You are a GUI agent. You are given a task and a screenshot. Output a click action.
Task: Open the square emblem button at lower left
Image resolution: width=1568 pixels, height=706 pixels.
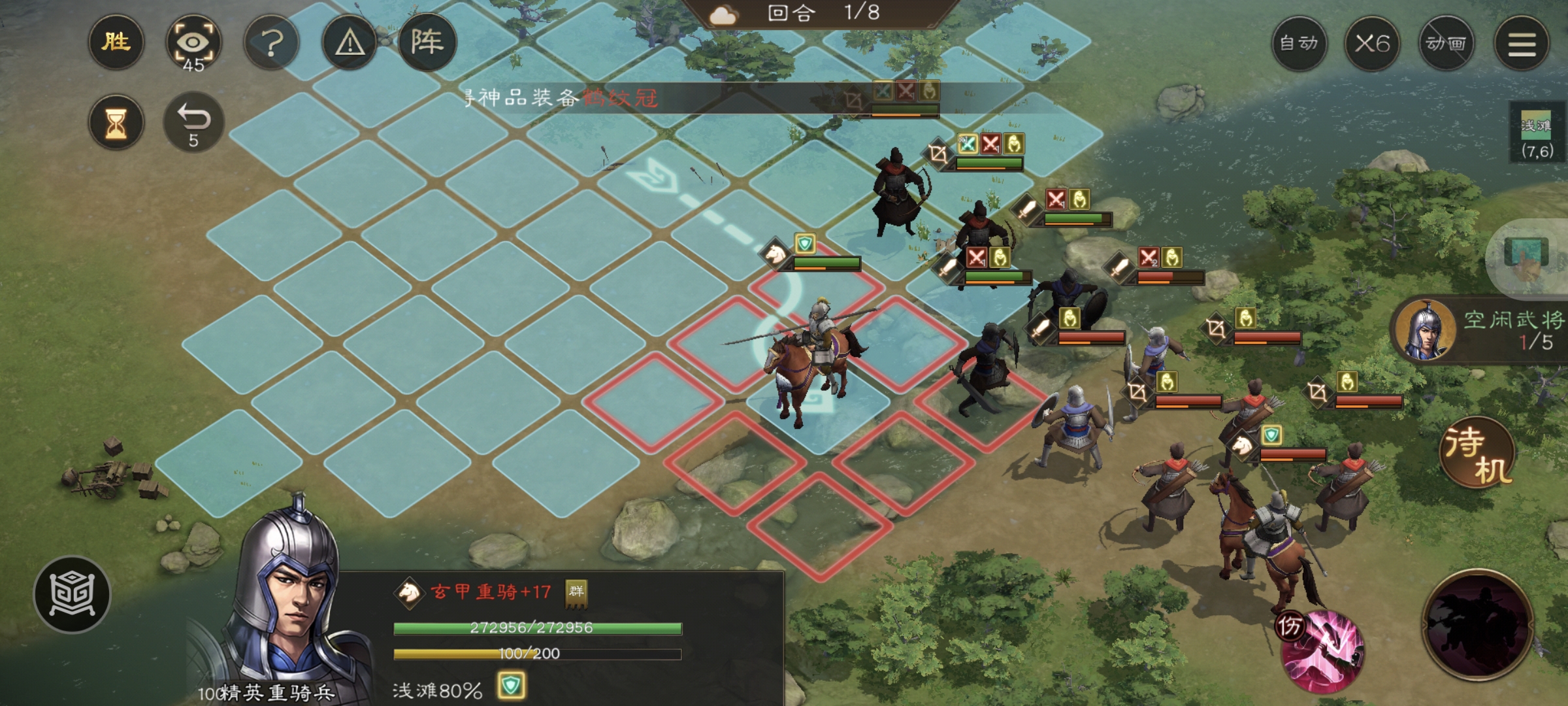click(73, 594)
